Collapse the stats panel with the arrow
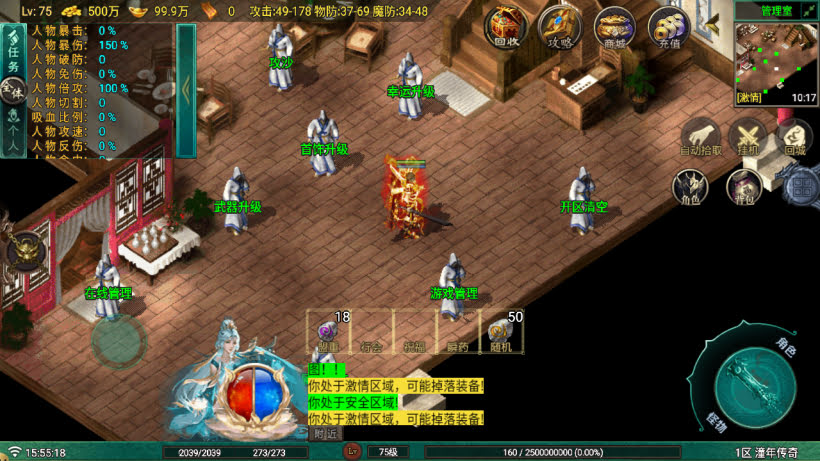 click(186, 88)
